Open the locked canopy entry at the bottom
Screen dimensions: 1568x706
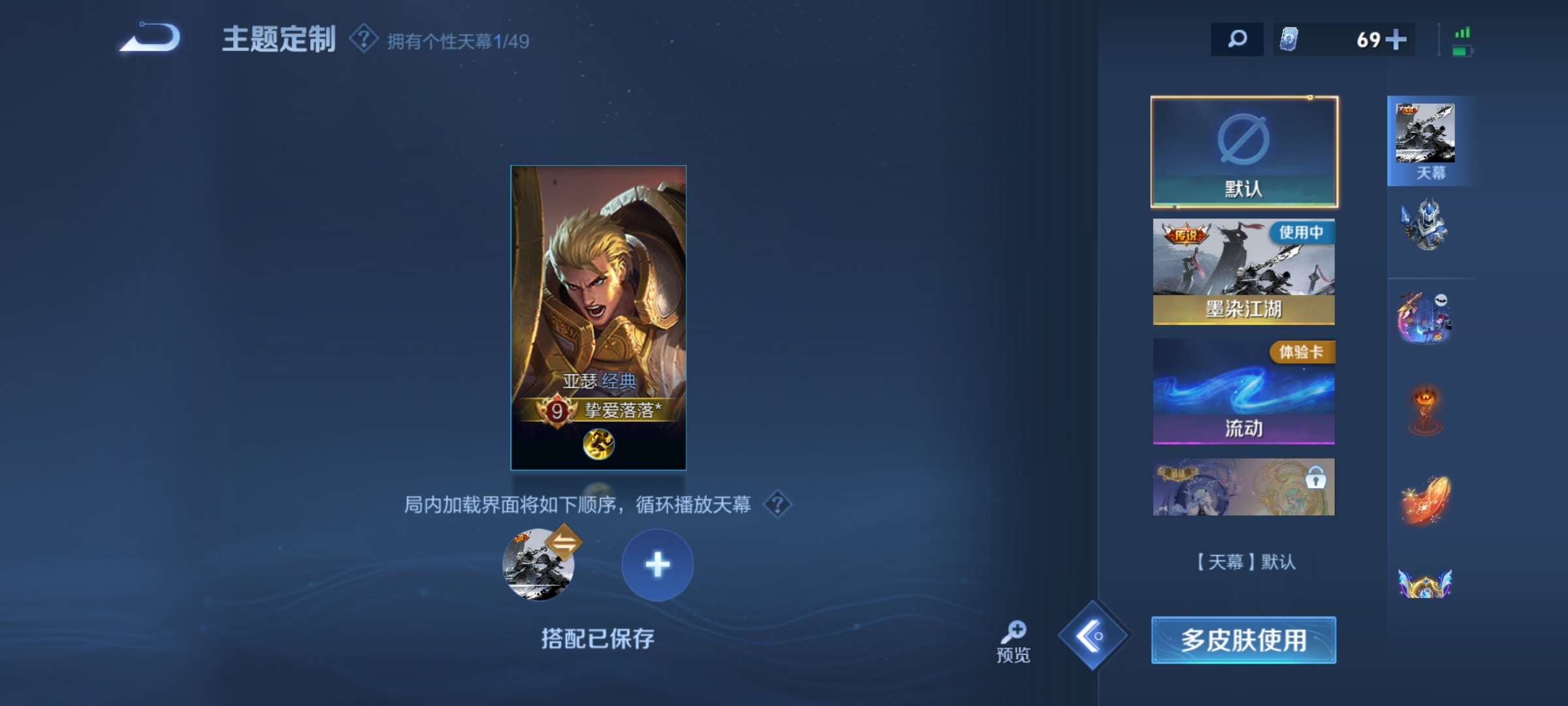[x=1242, y=487]
